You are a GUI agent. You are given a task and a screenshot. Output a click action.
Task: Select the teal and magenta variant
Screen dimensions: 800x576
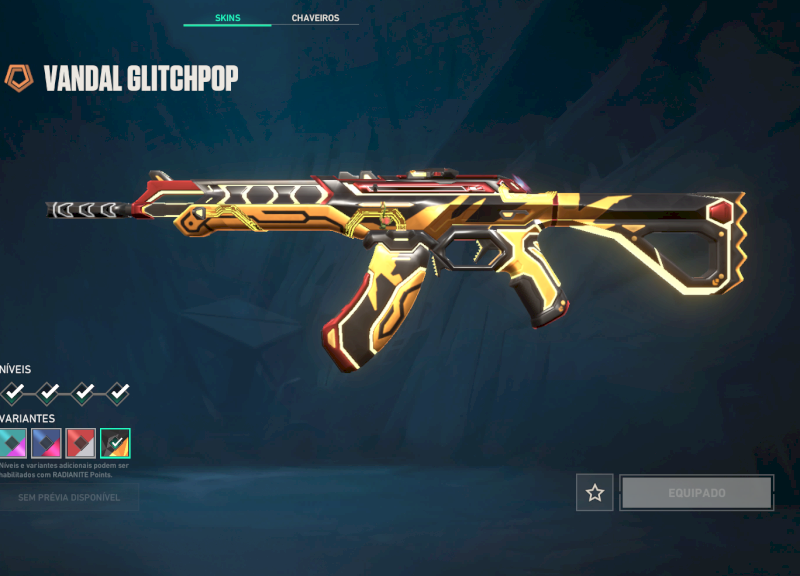pos(13,442)
